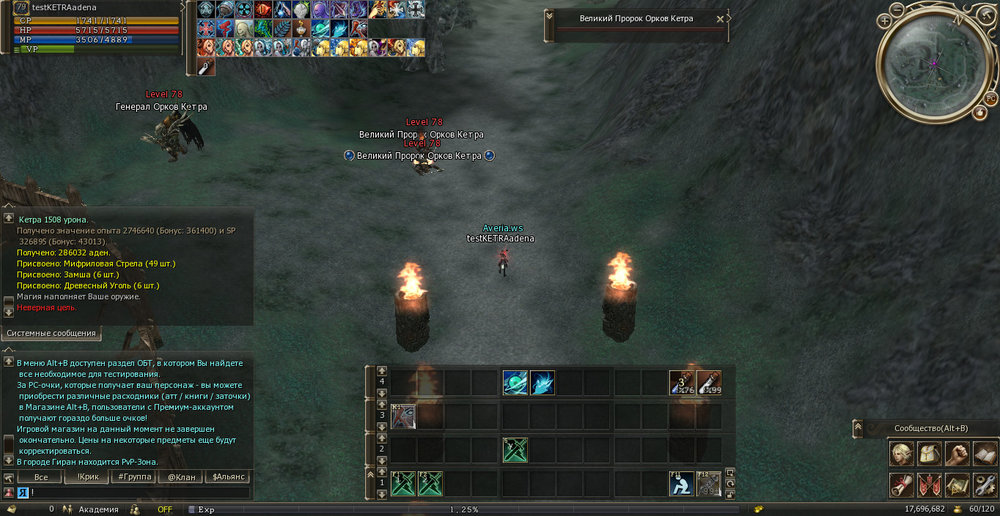
Task: Open the @Клан chat tab
Action: click(x=181, y=478)
